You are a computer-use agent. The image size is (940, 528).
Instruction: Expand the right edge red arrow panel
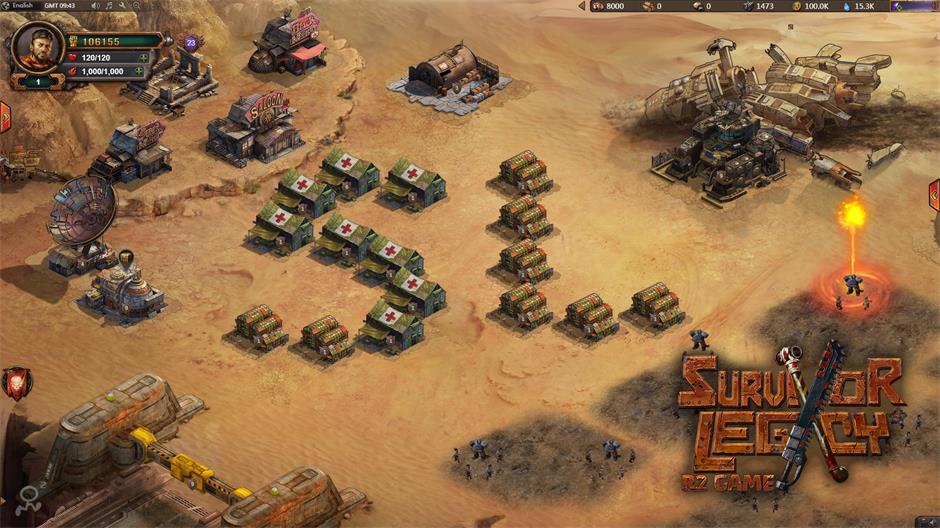point(934,194)
